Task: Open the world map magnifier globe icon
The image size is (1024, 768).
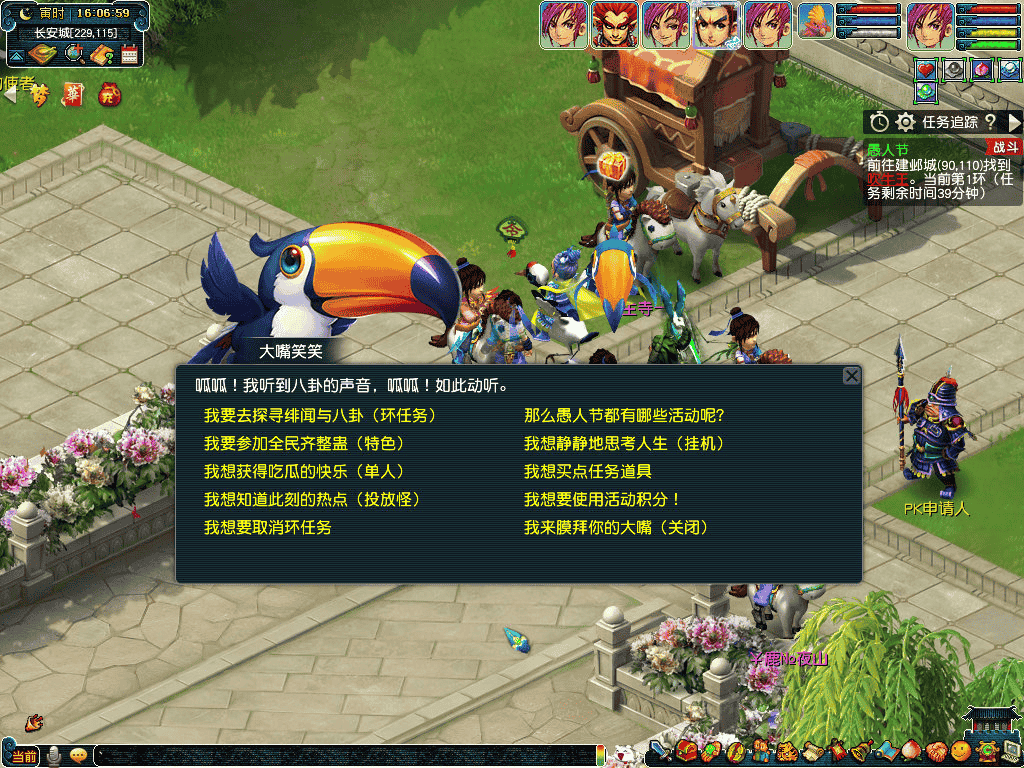Action: coord(74,55)
